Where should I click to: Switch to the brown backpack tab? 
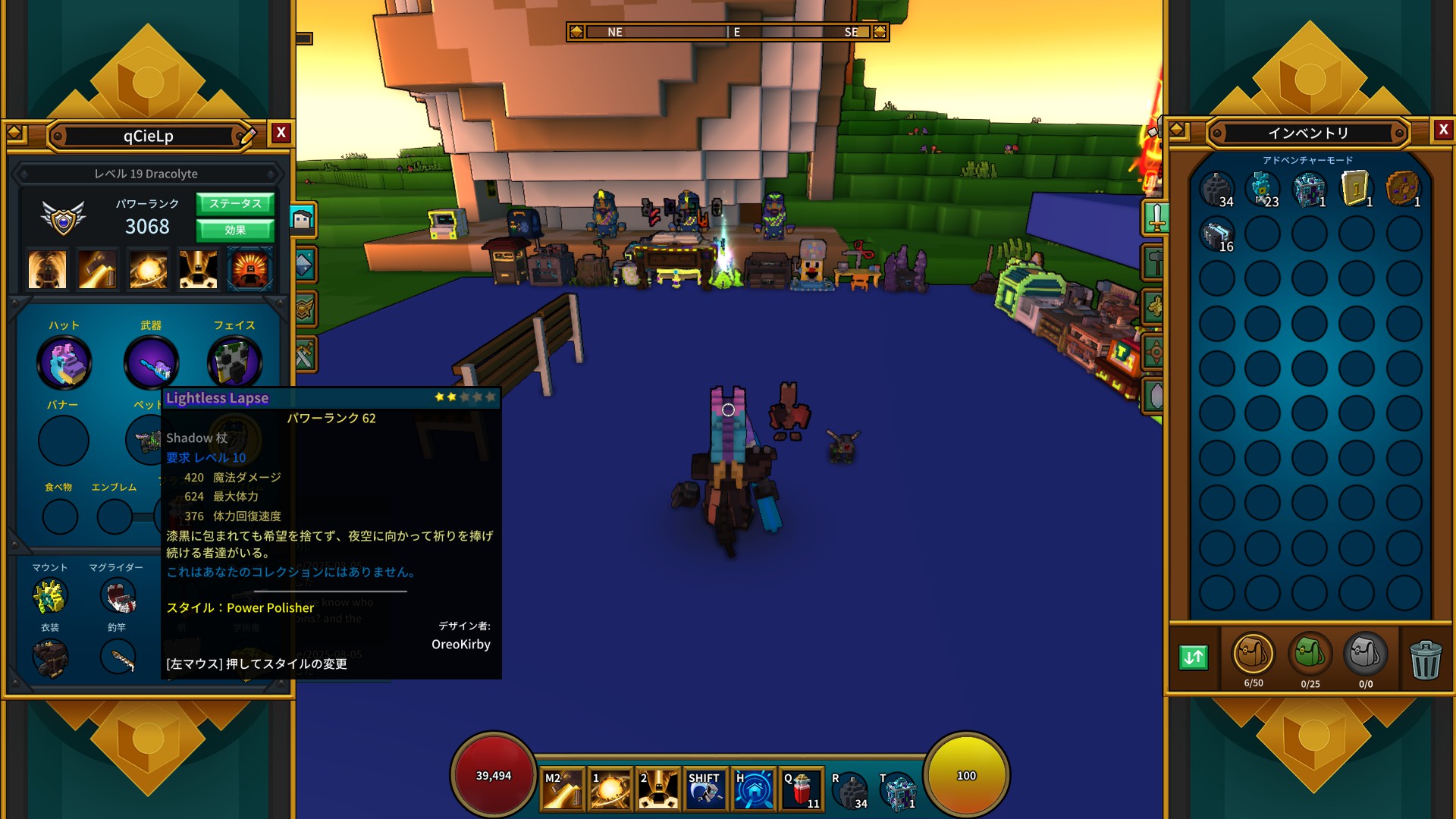coord(1253,654)
